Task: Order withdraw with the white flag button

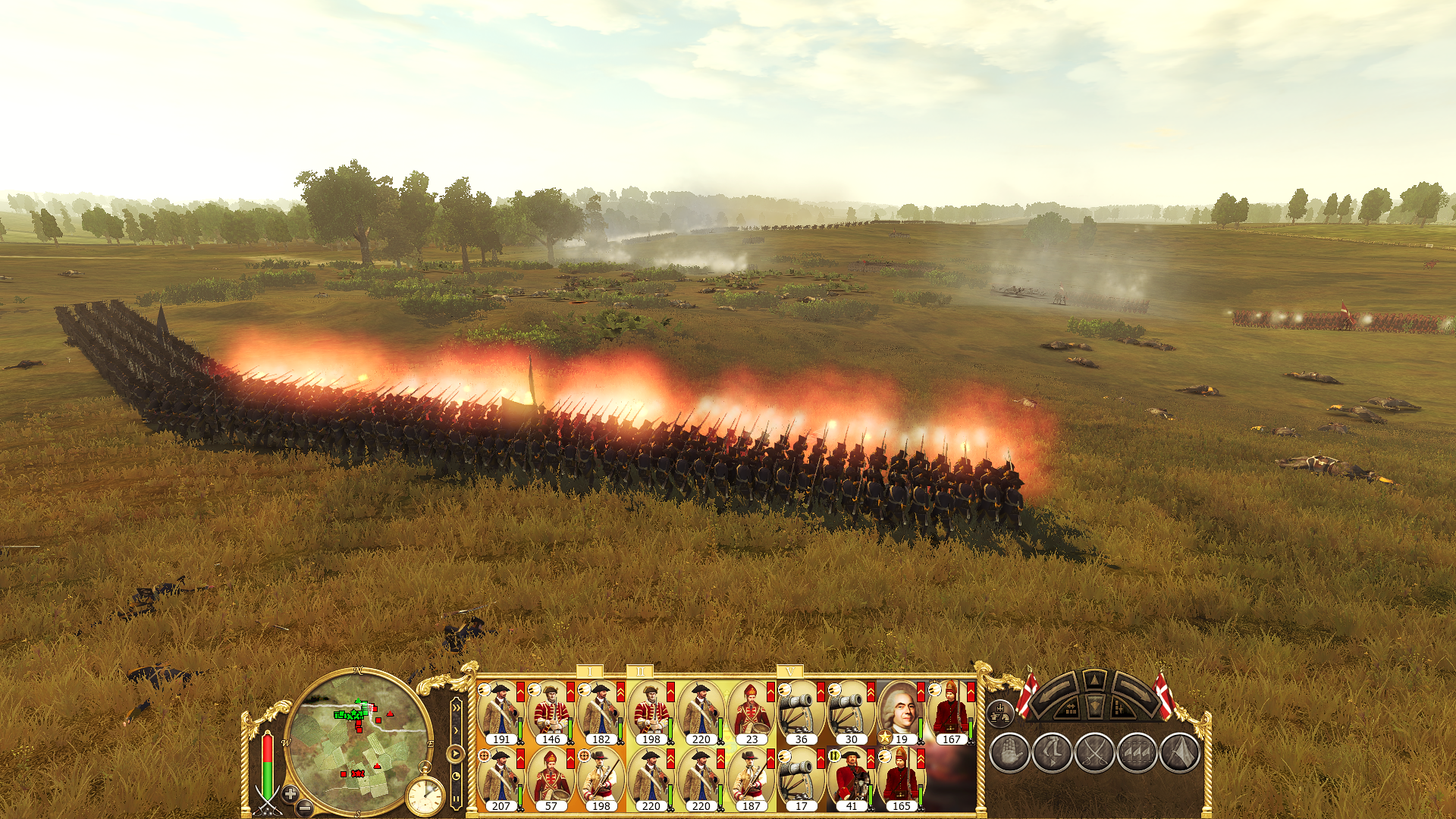Action: [x=1179, y=753]
